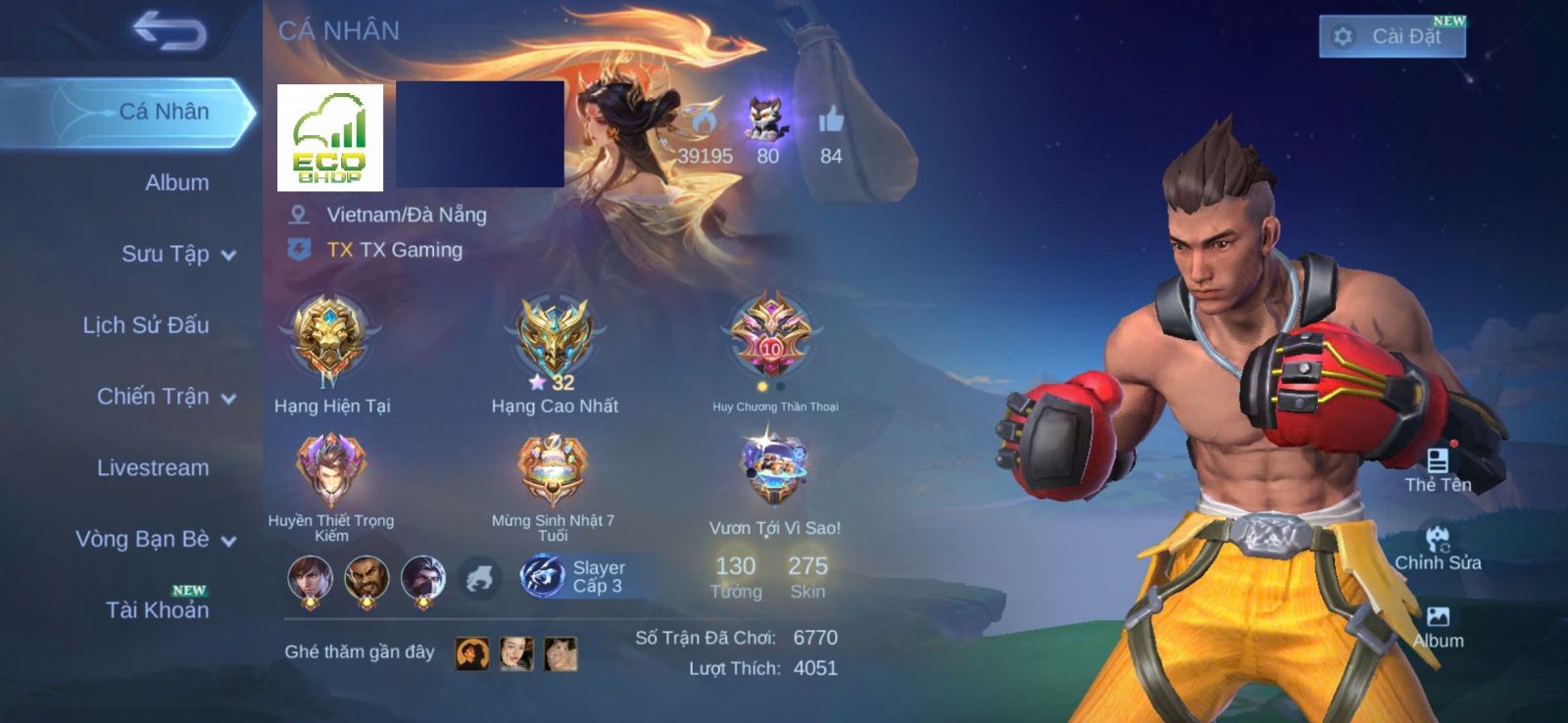The height and width of the screenshot is (723, 1568).
Task: Expand the Chiến Trận menu
Action: point(166,397)
